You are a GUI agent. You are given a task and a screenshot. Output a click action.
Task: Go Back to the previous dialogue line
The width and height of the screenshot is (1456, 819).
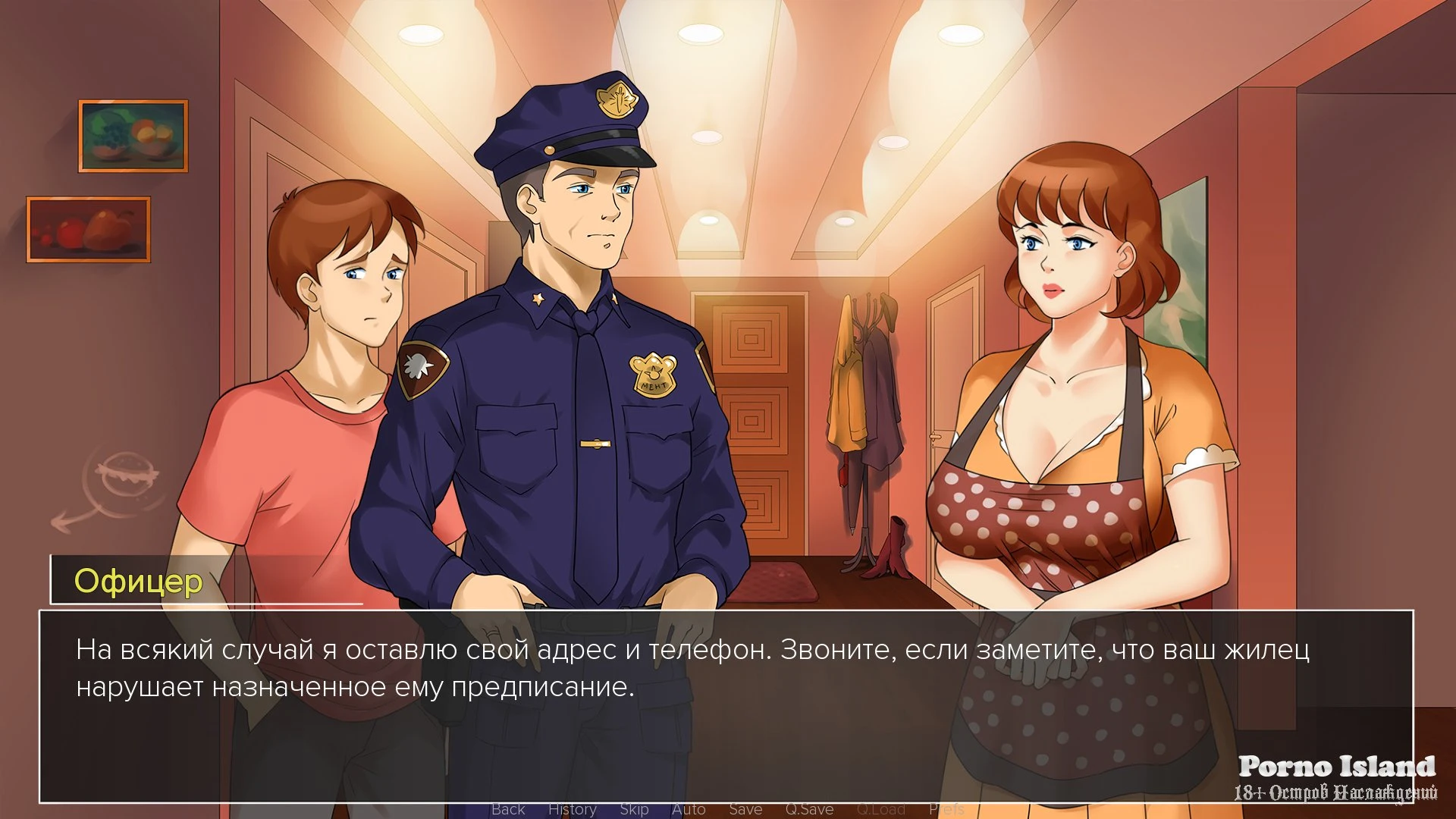click(x=508, y=809)
